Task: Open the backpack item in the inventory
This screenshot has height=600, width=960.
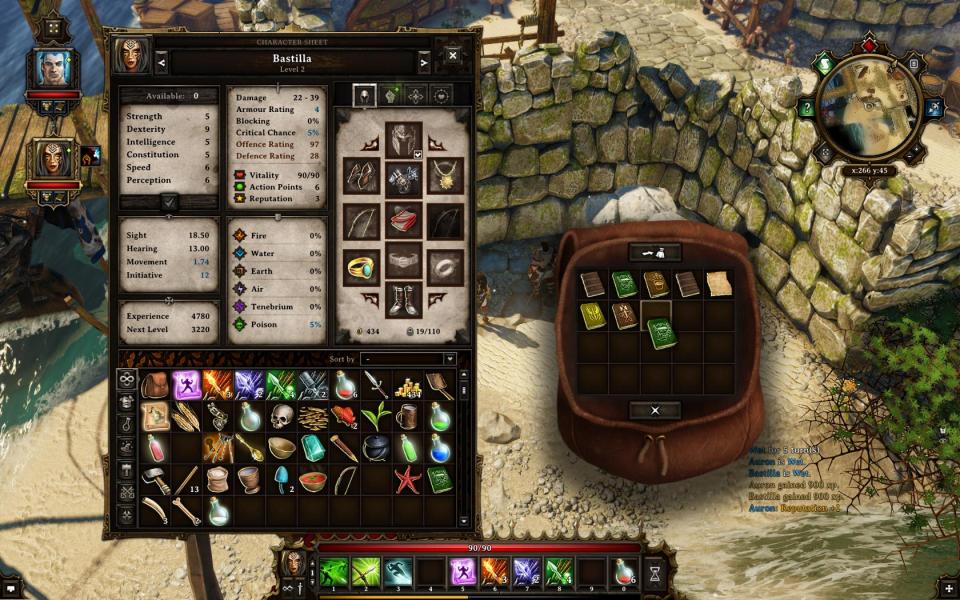Action: (x=155, y=385)
